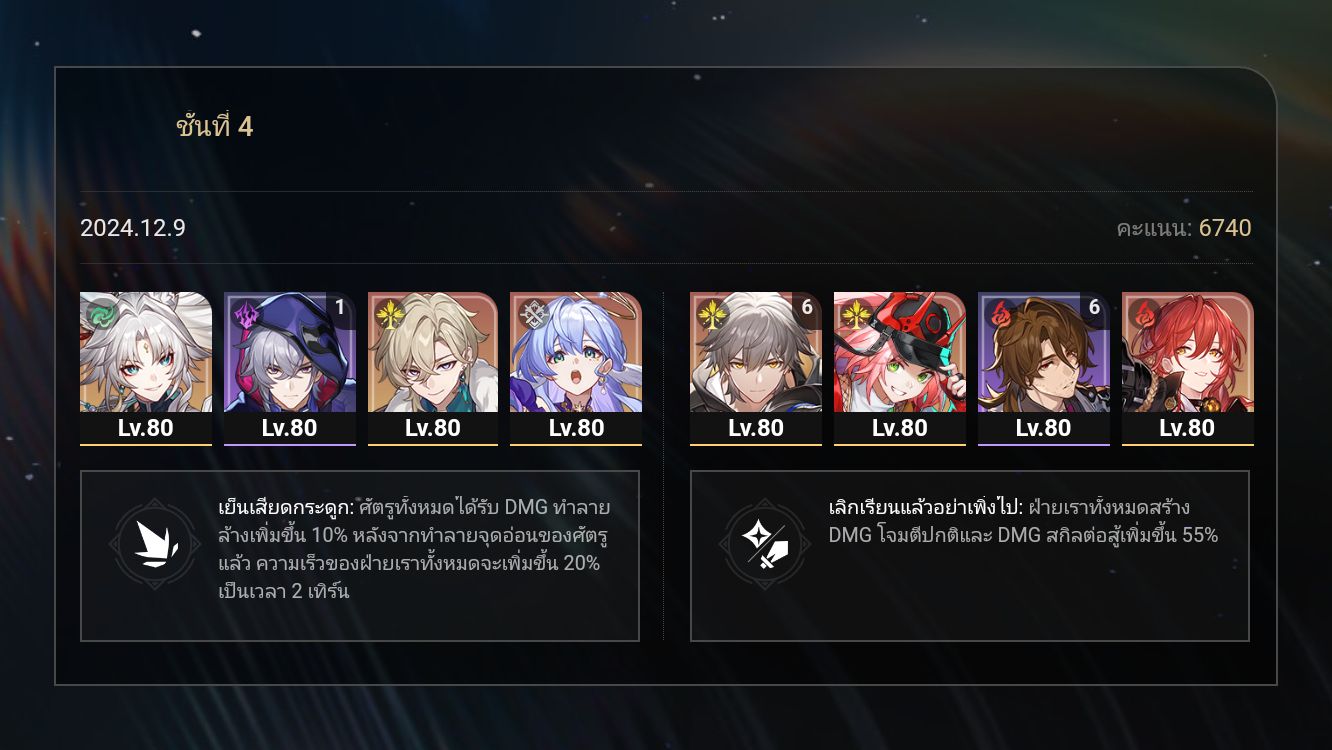Select the blue-haired character with halo
Screen dimensions: 1332x750
[577, 360]
